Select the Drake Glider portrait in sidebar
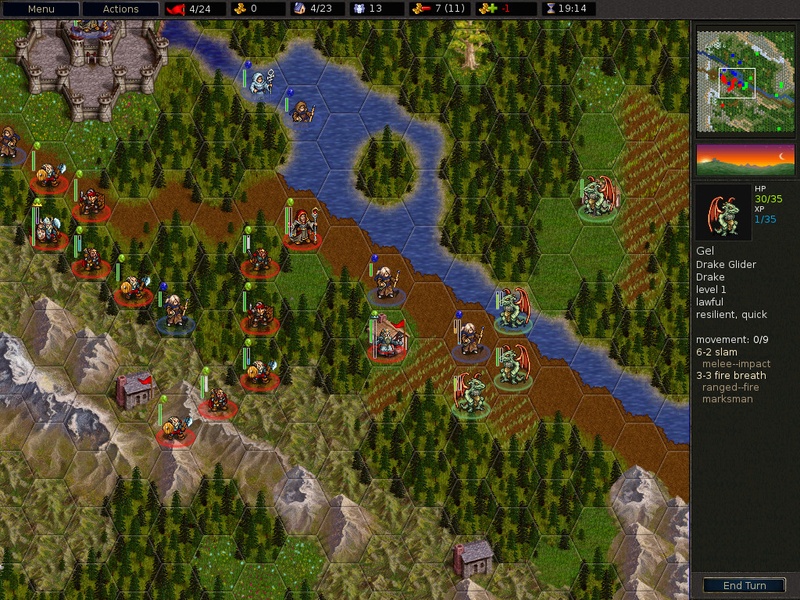800x600 pixels. point(723,211)
